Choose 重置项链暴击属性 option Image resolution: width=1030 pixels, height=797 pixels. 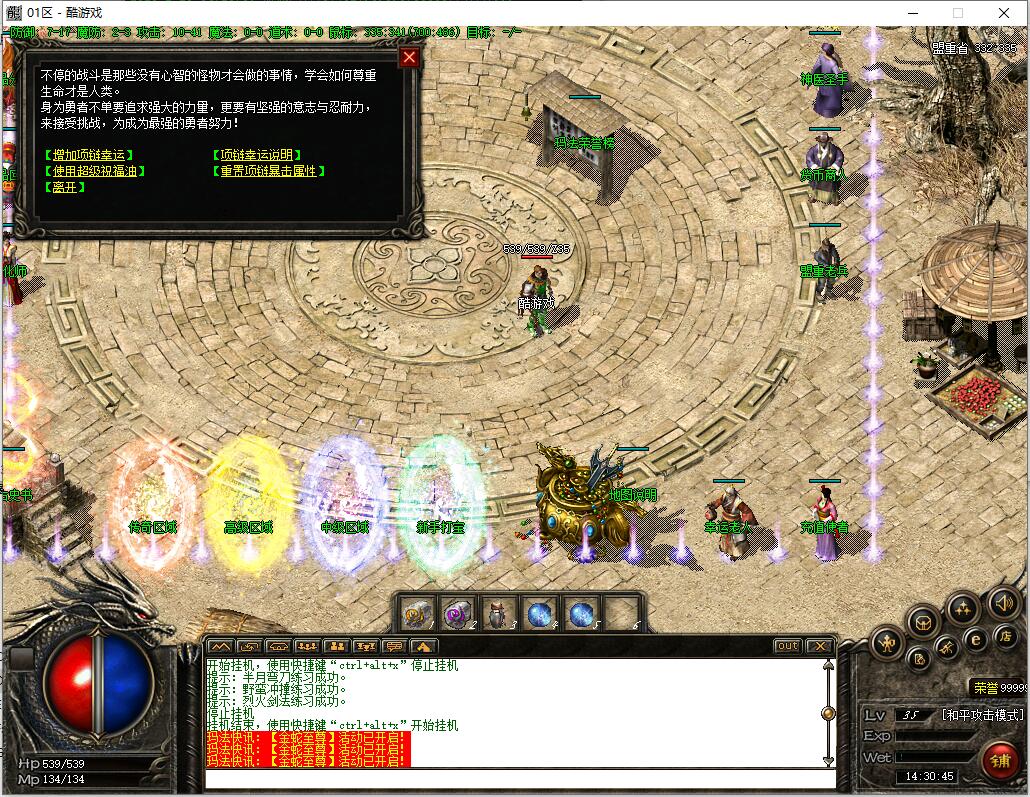coord(269,171)
